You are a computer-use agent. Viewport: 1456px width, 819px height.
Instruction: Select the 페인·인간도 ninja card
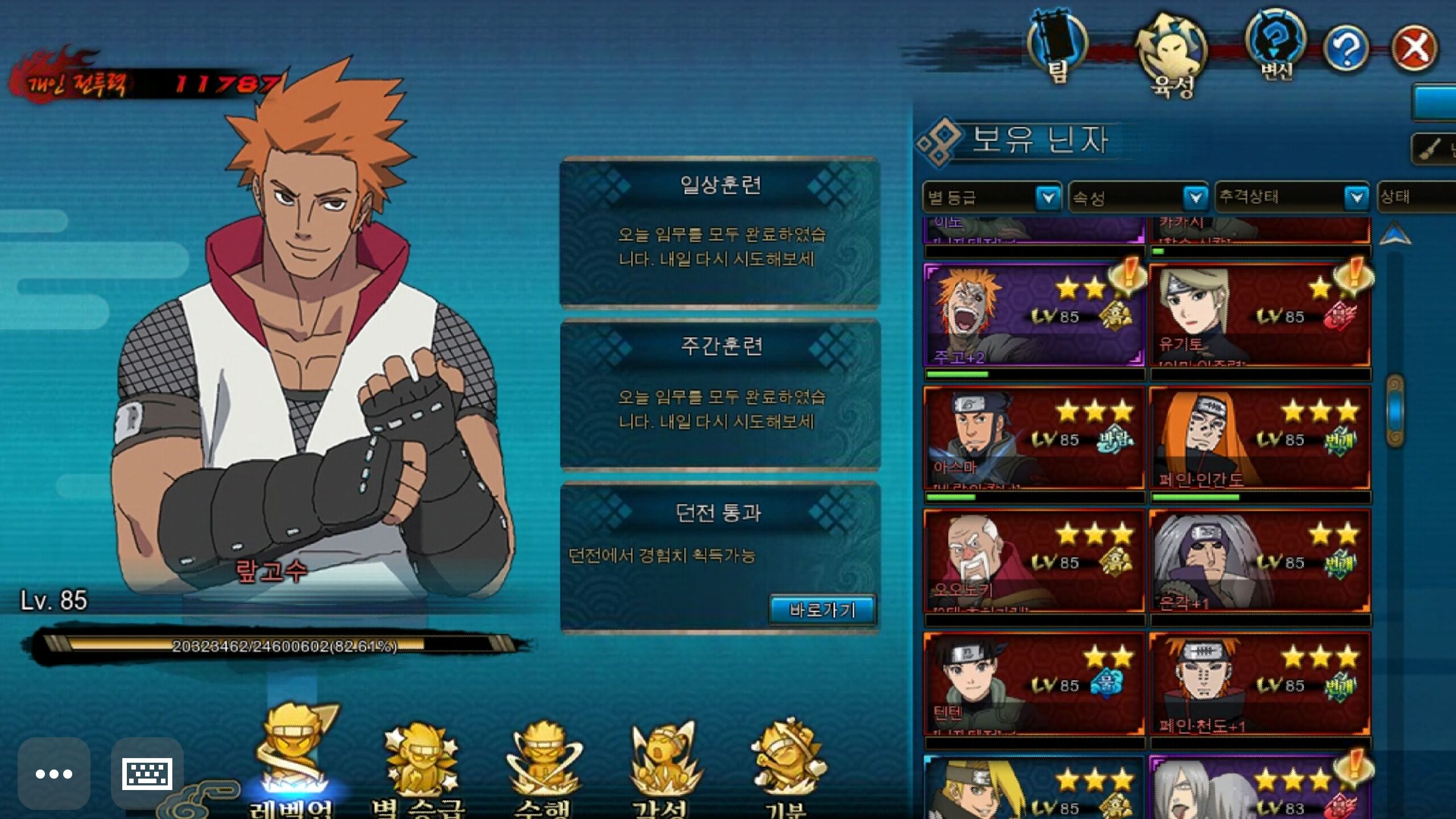click(1259, 438)
